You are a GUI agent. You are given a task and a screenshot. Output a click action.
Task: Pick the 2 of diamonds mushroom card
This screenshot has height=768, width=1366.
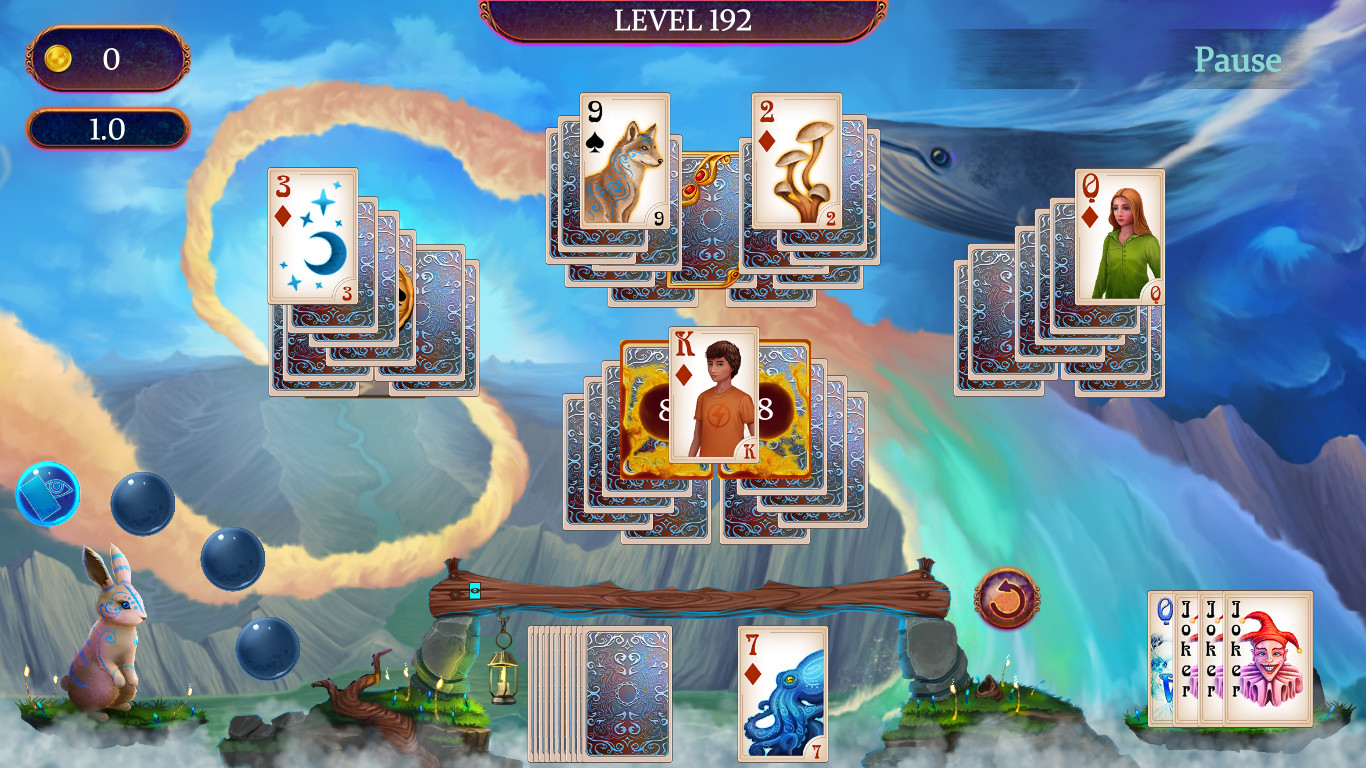point(797,160)
